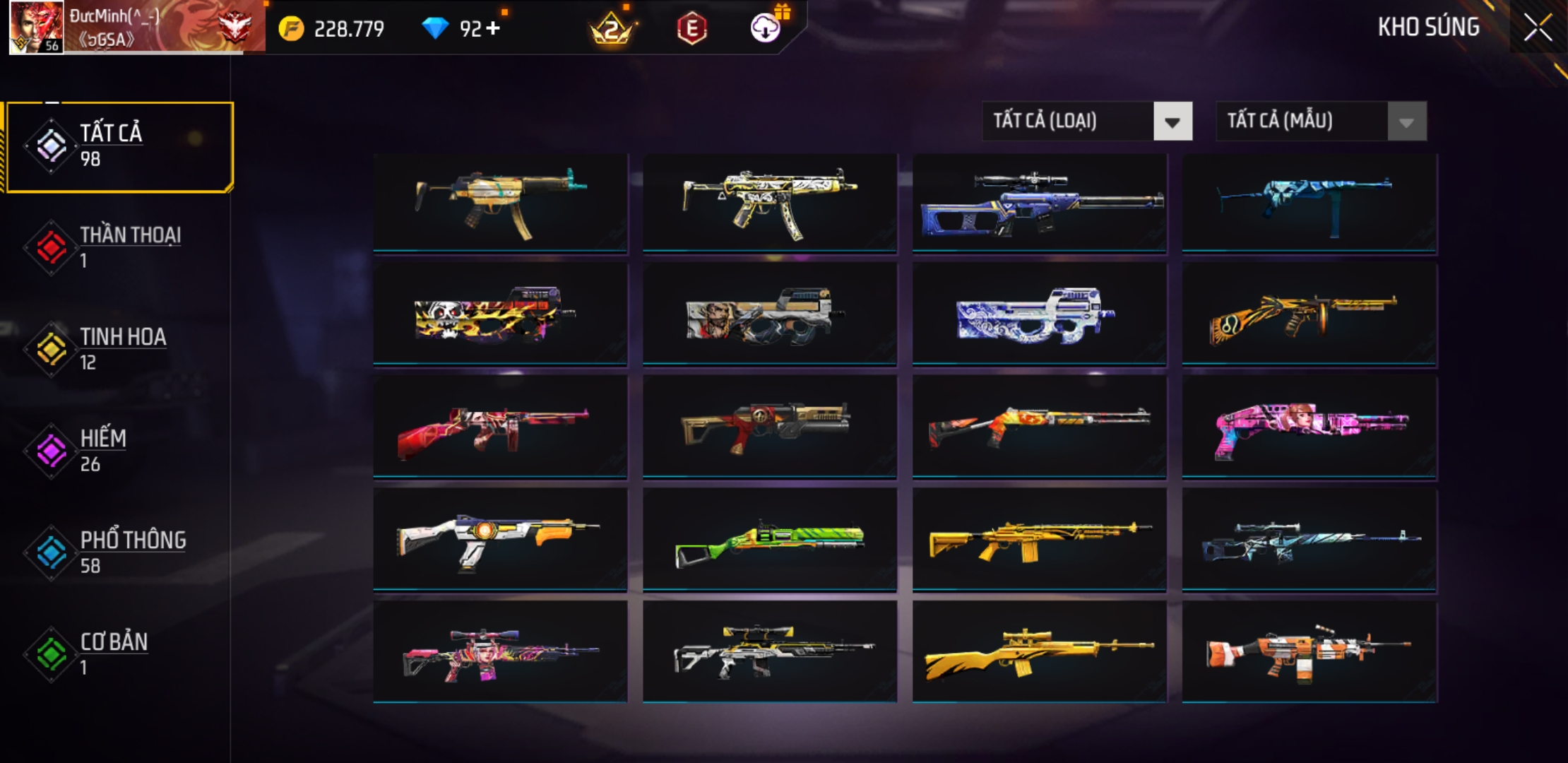Image resolution: width=1568 pixels, height=763 pixels.
Task: Choose the pink anime girl shotgun skin
Action: click(x=1309, y=427)
